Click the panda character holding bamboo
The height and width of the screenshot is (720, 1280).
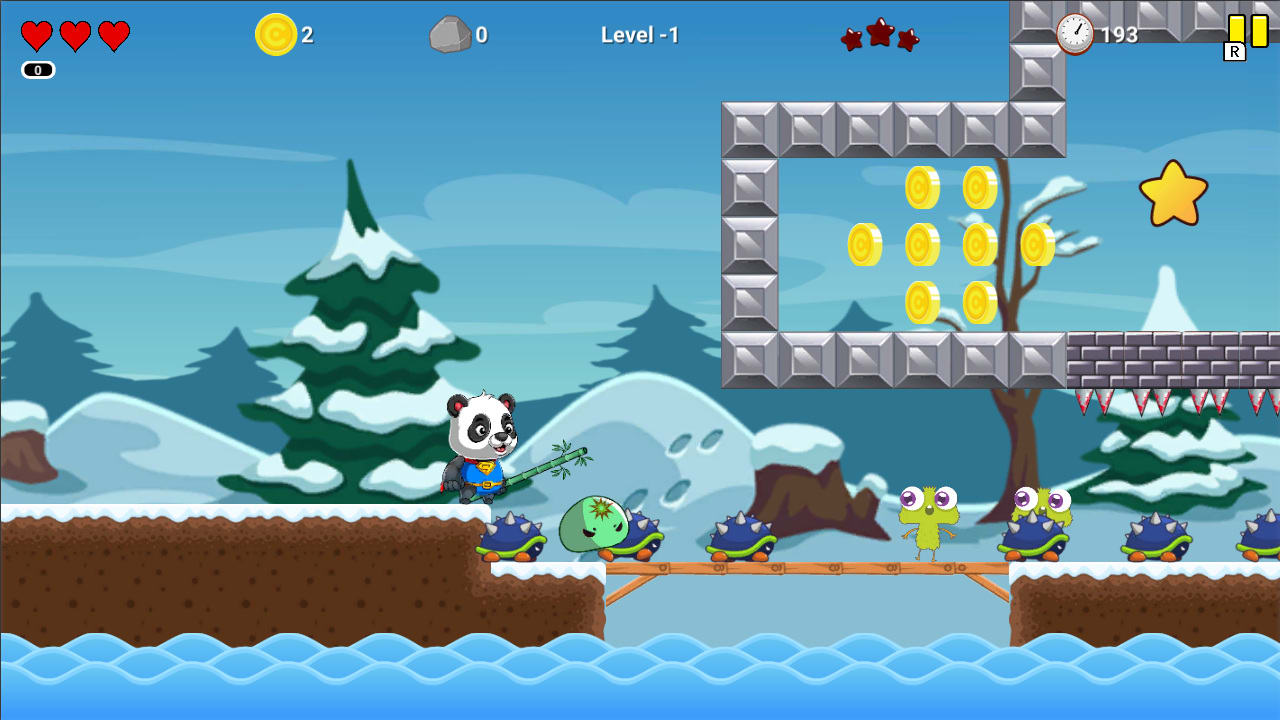(480, 450)
